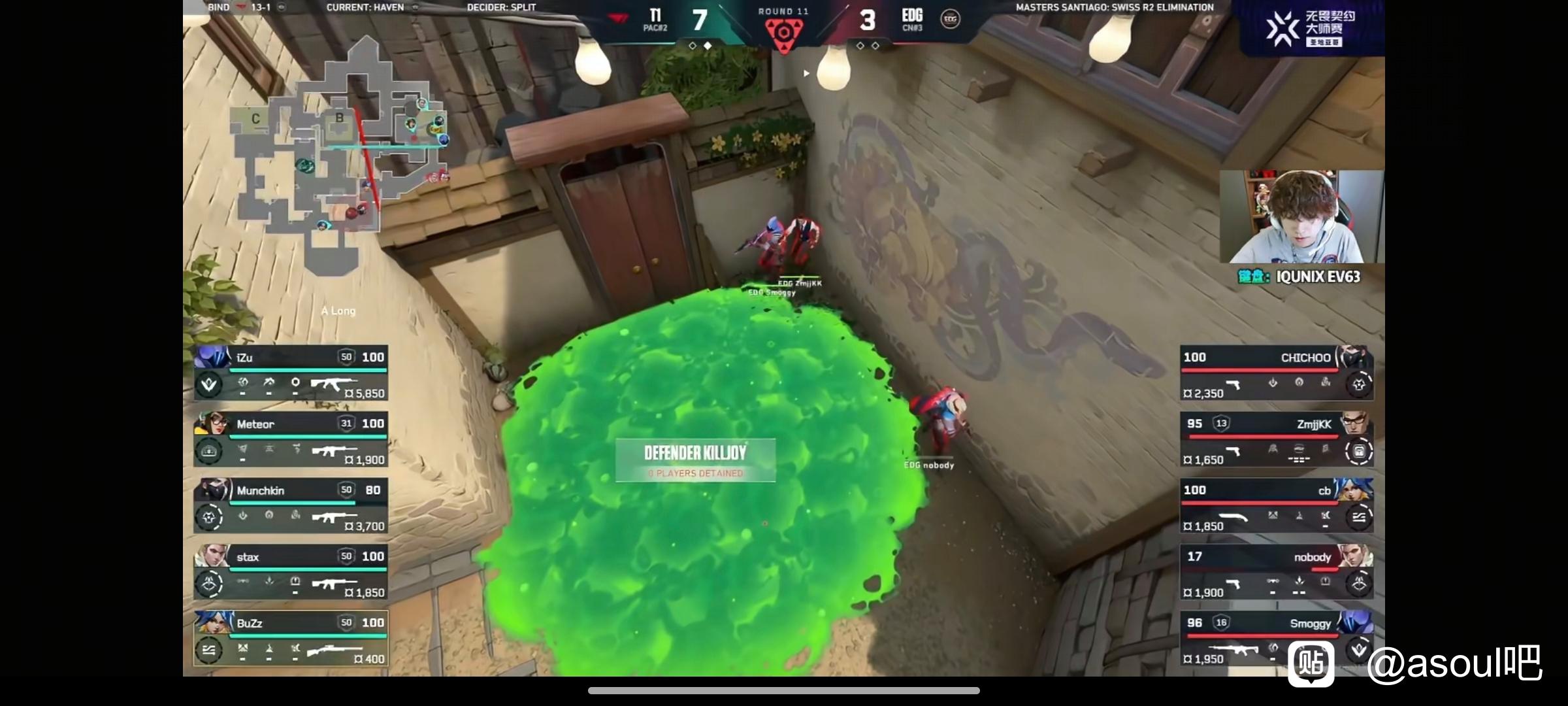The height and width of the screenshot is (706, 1568).
Task: Click the Round 11 spike icon
Action: point(783,34)
